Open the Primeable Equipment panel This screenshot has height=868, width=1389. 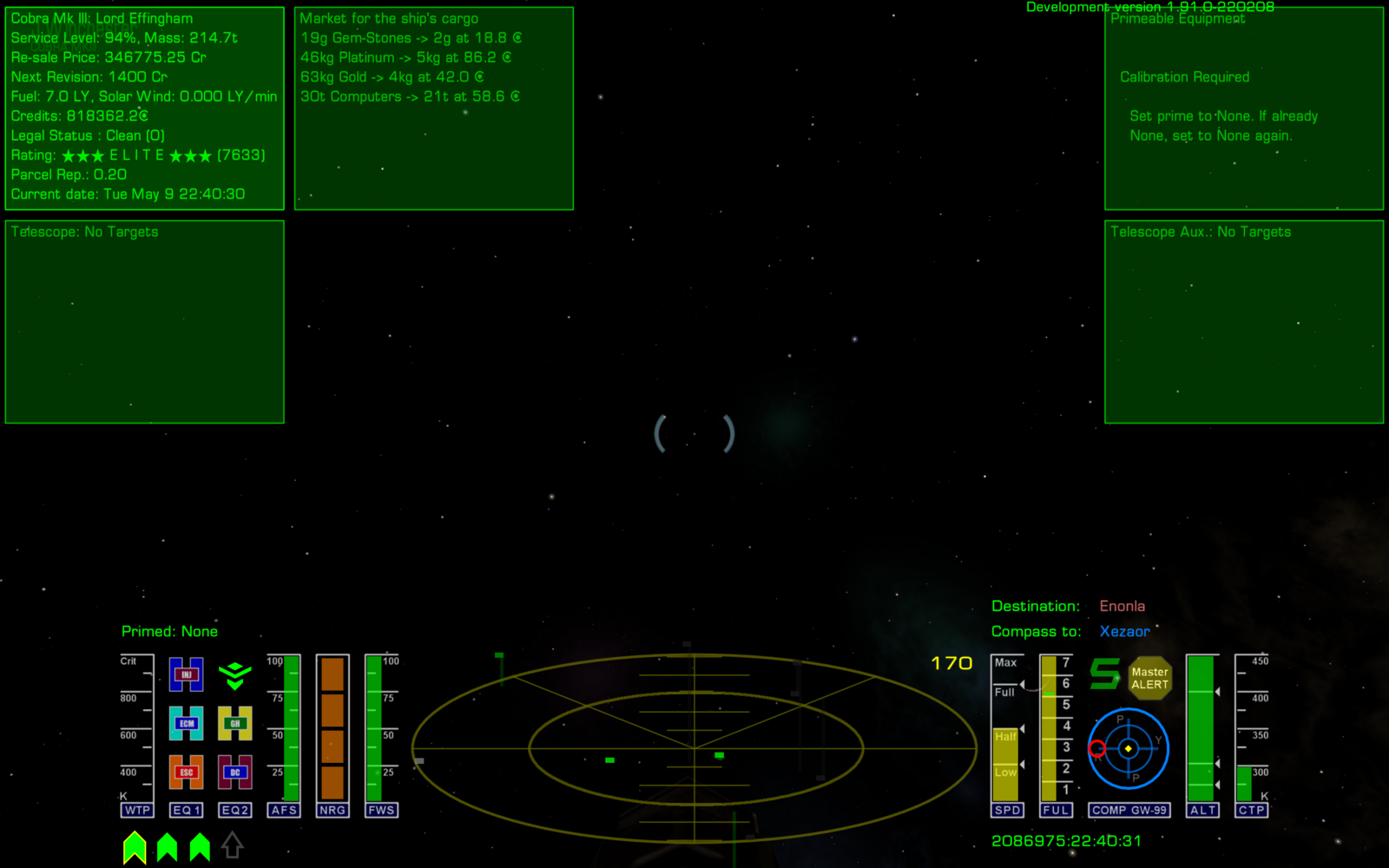coord(1243,108)
